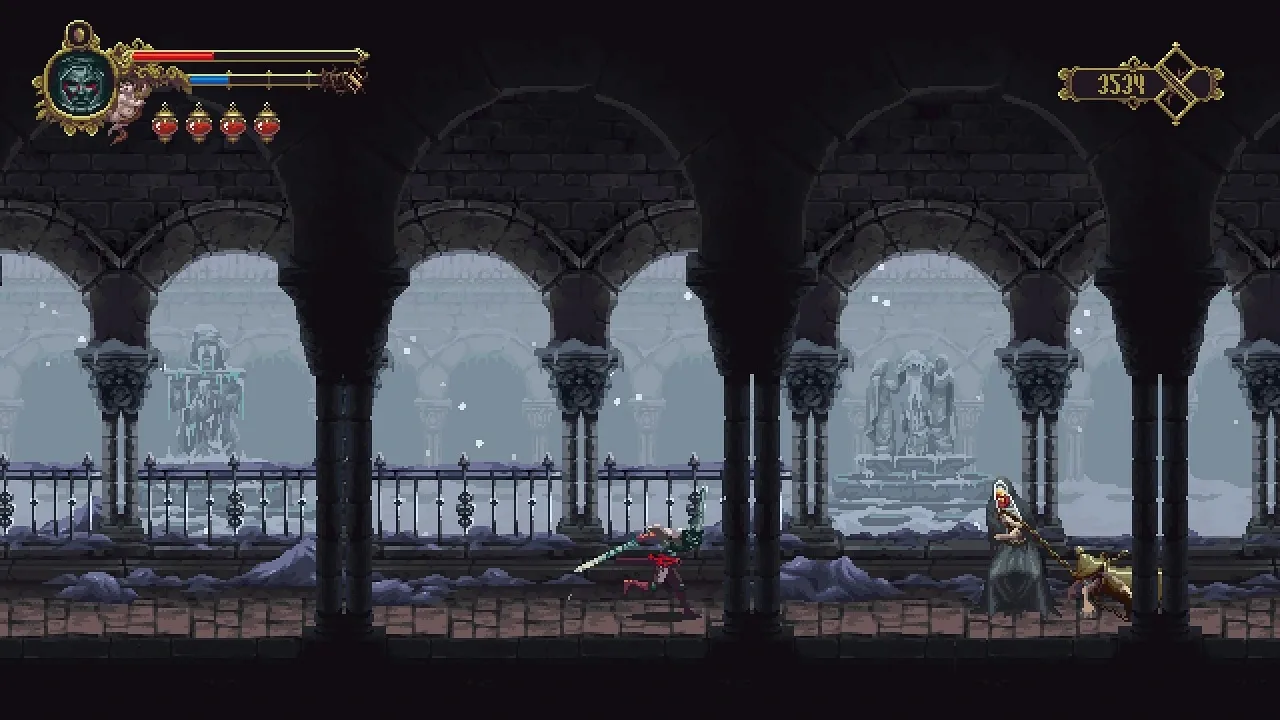Select the thorn ornament at the fervour bar's end
1280x720 pixels.
[340, 78]
